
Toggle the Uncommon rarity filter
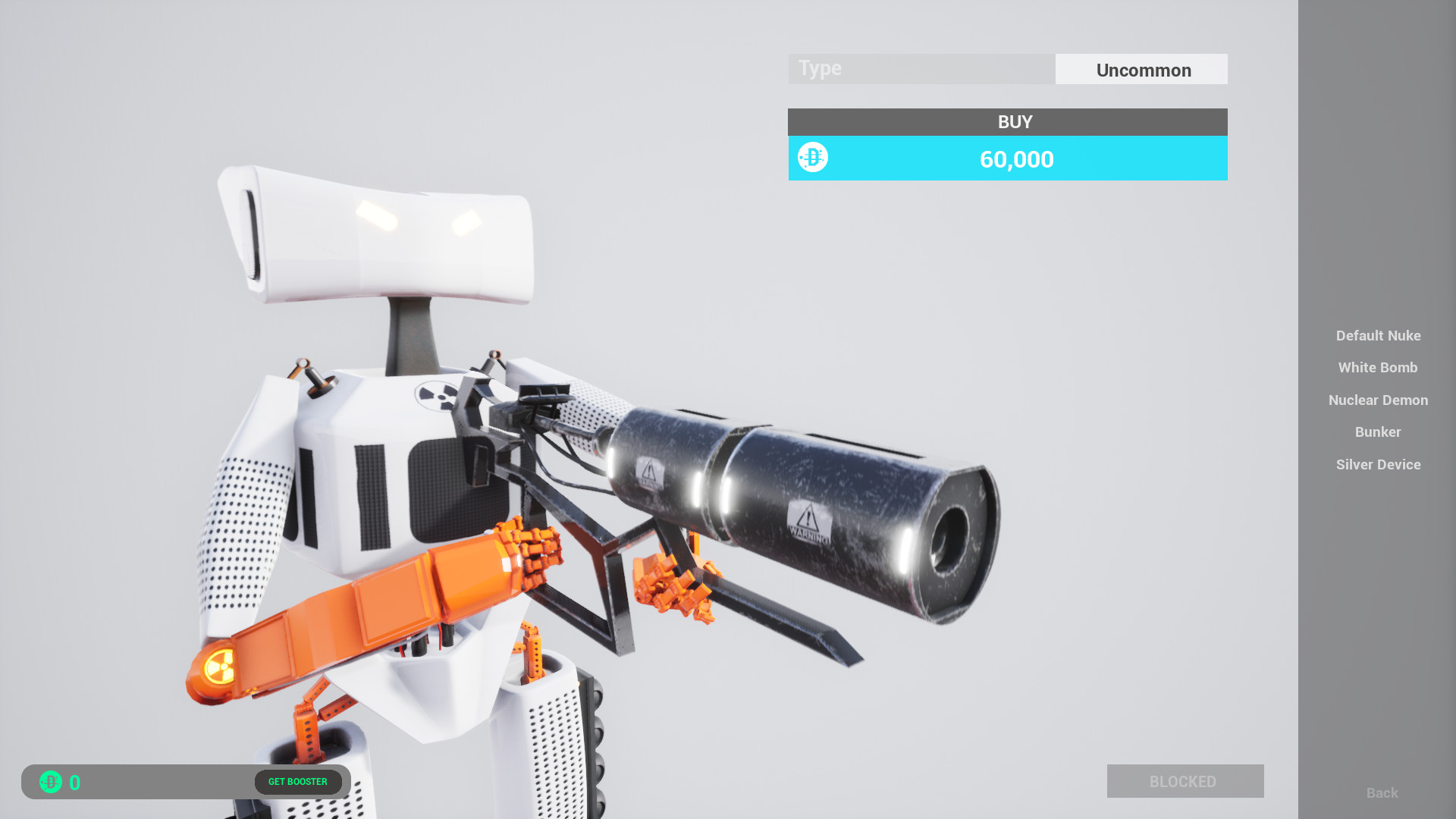pyautogui.click(x=1143, y=69)
